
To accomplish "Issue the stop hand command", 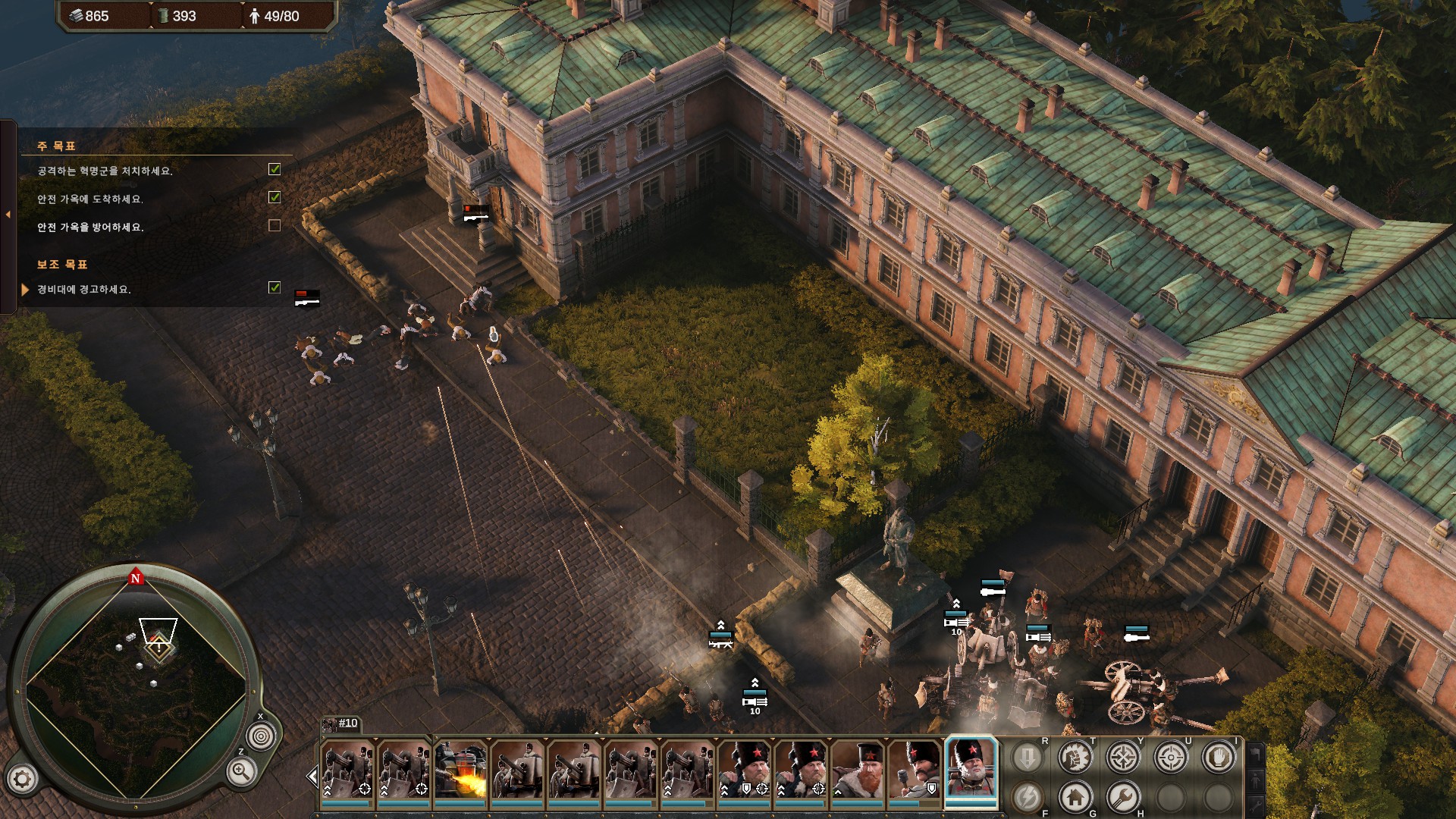I will tap(1218, 757).
